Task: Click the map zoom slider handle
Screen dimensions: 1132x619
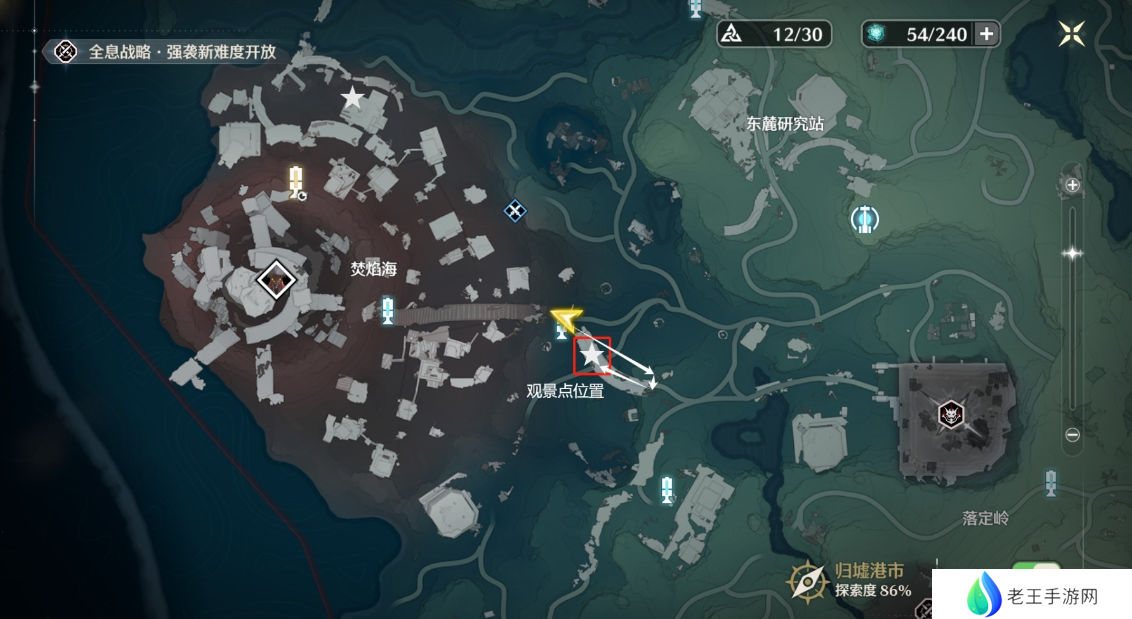Action: point(1073,254)
